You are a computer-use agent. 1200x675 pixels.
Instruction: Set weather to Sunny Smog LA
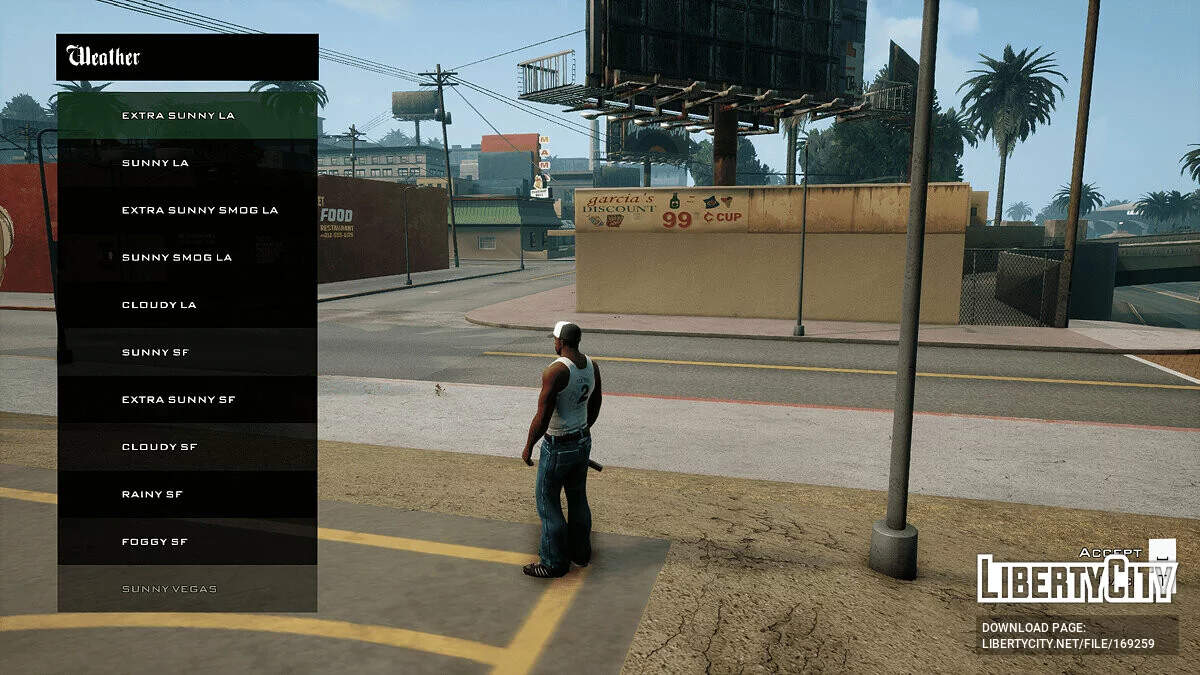tap(187, 257)
